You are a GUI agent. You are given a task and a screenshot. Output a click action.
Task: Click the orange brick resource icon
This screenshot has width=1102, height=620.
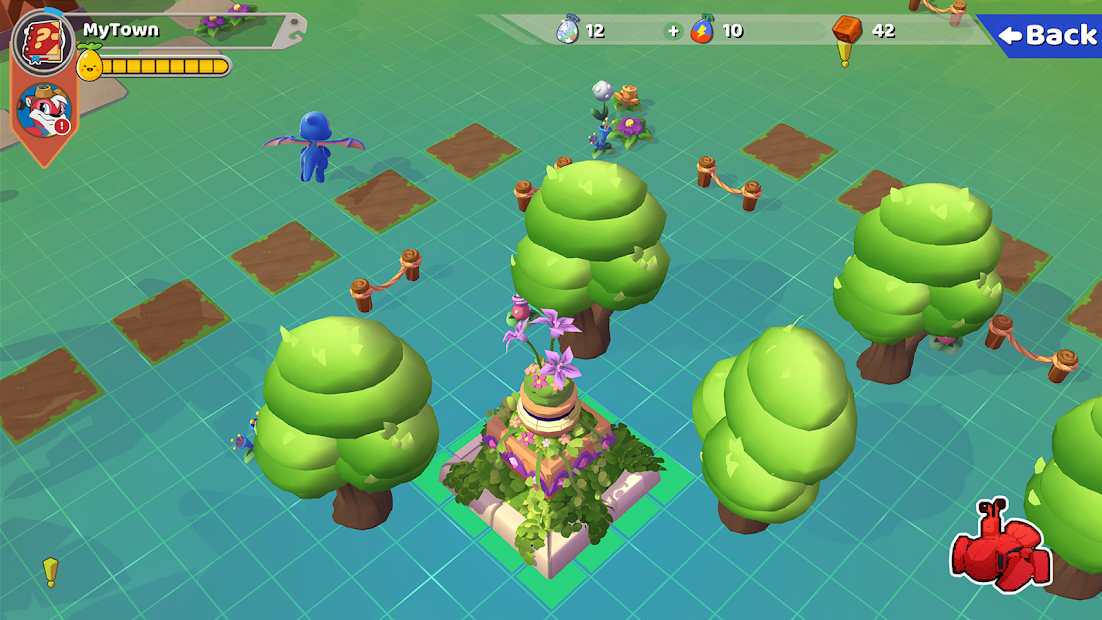click(847, 30)
